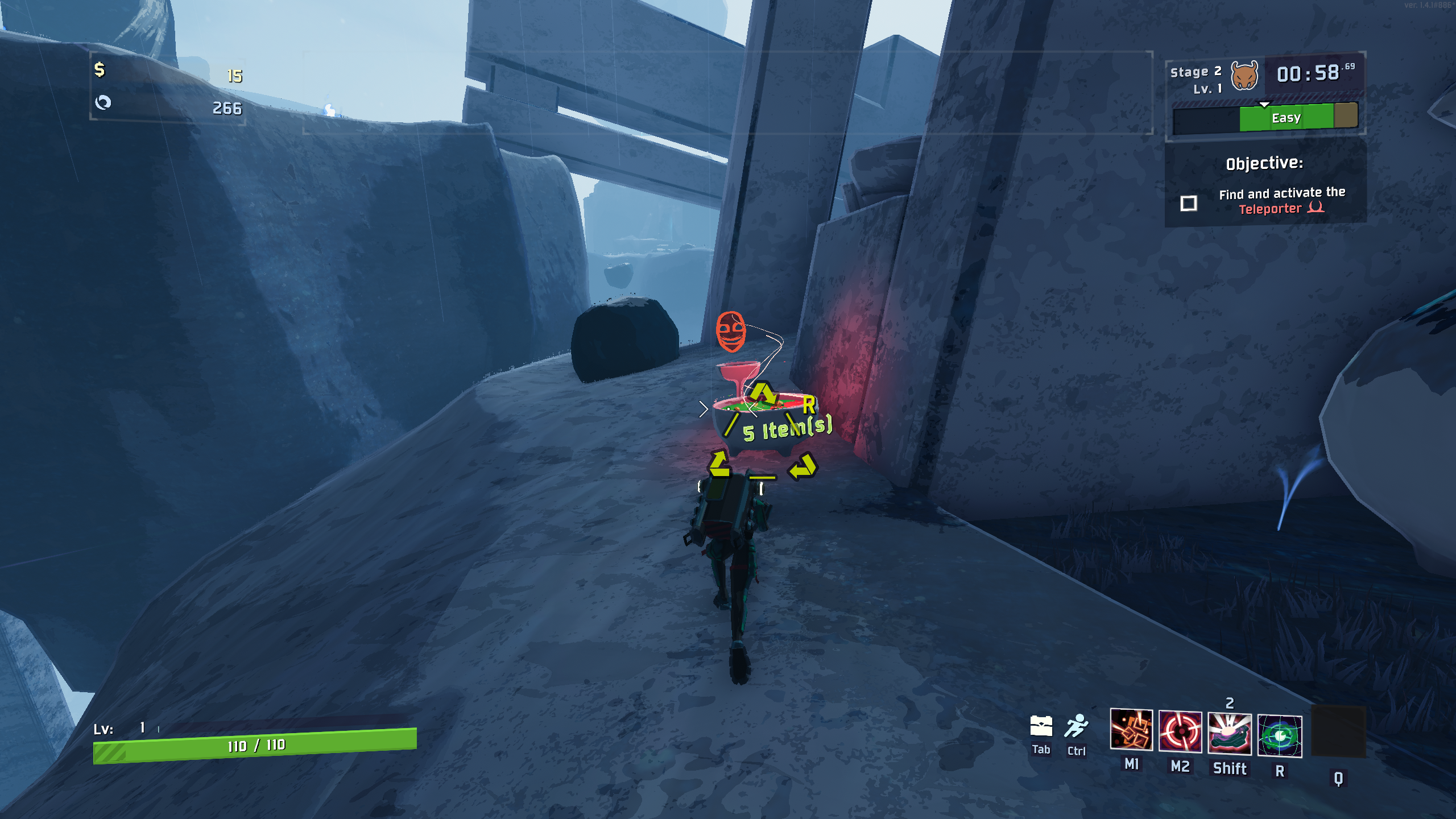Activate the orange shards primary skill
The image size is (1456, 819).
click(1131, 730)
